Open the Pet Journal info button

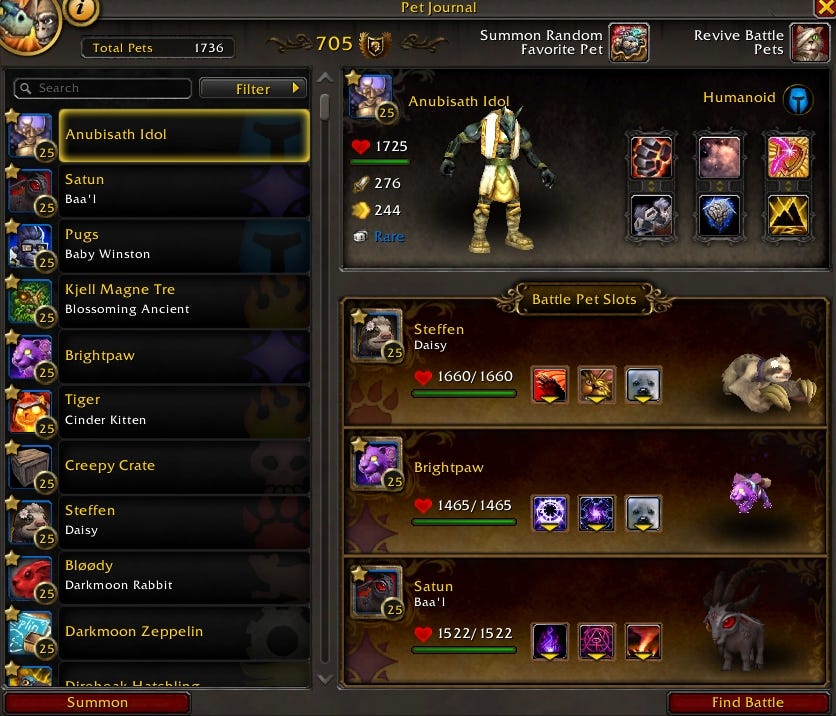click(x=80, y=10)
